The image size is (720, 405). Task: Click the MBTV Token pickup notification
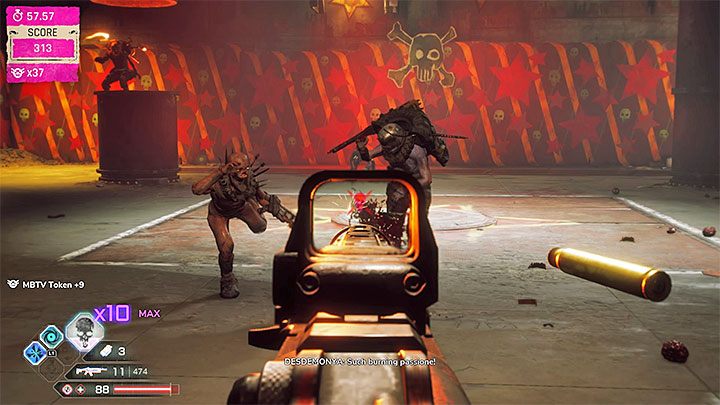point(43,285)
